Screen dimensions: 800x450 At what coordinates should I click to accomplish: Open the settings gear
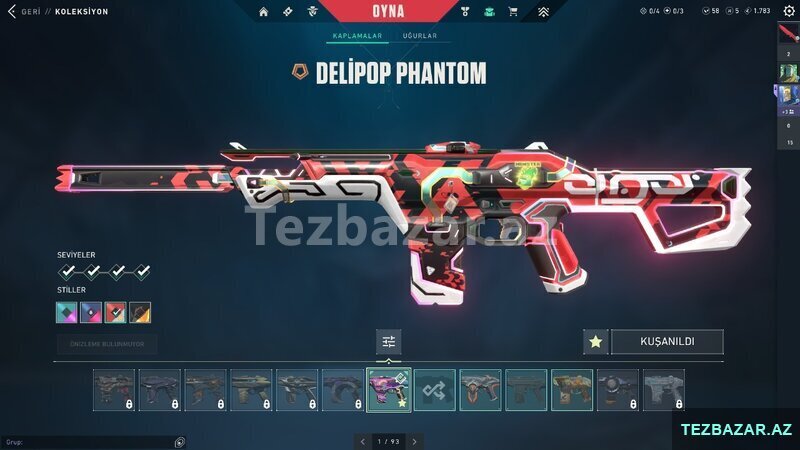pyautogui.click(x=788, y=11)
